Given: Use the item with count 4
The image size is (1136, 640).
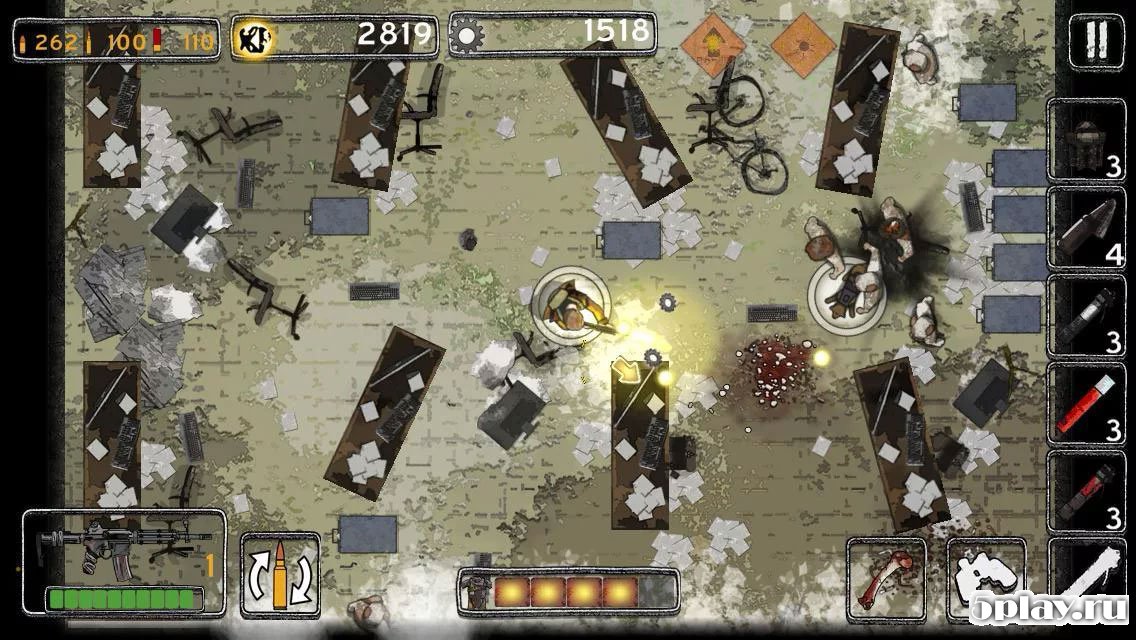Looking at the screenshot, I should (x=1086, y=228).
